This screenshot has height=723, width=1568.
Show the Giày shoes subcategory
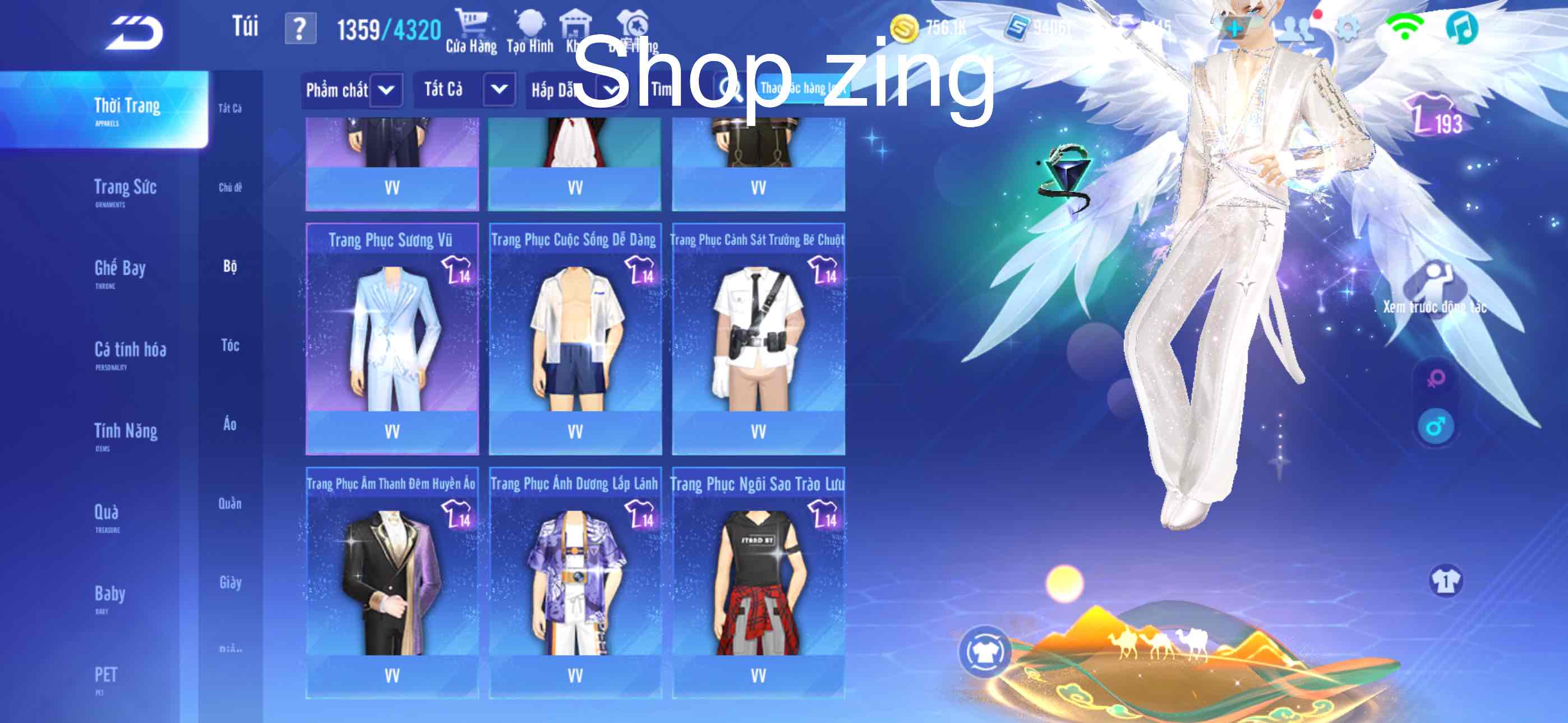pyautogui.click(x=230, y=582)
